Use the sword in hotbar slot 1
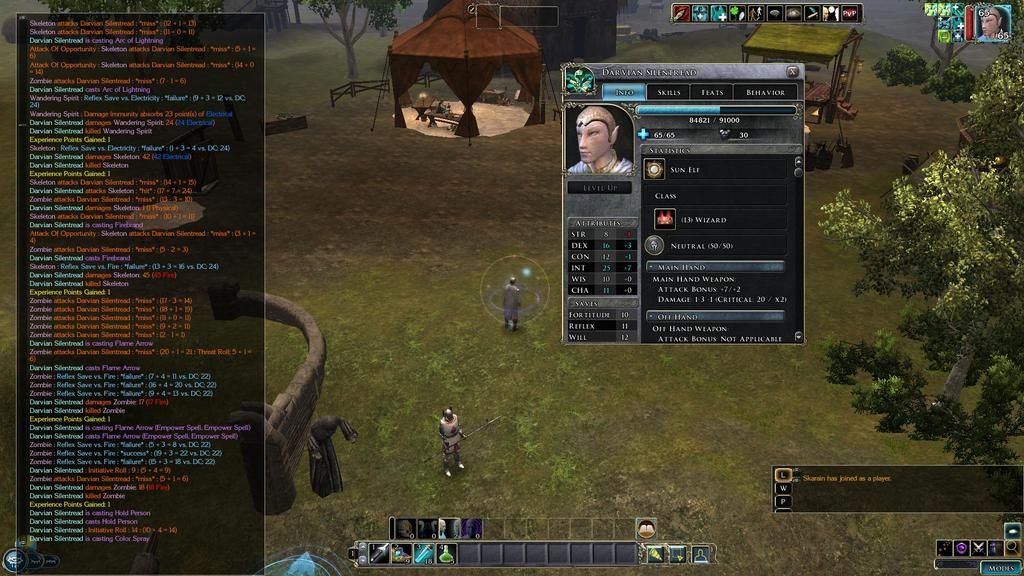 point(378,553)
